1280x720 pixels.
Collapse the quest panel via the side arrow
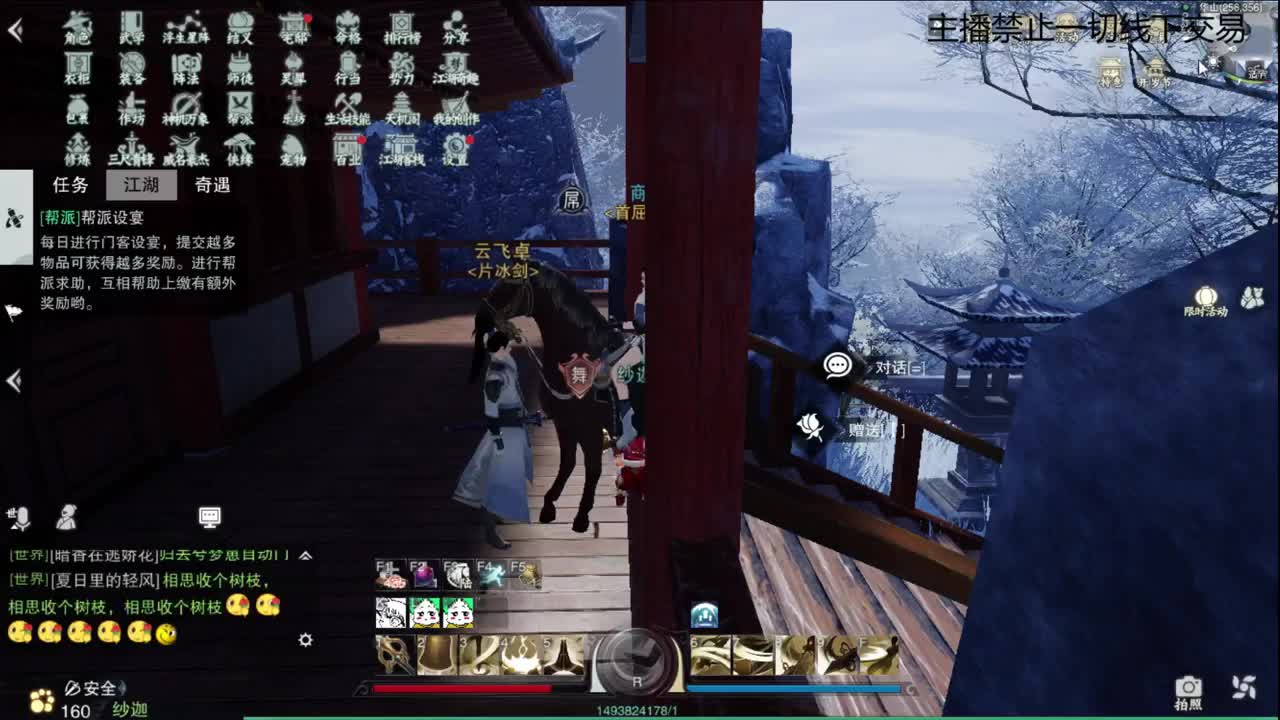(13, 381)
